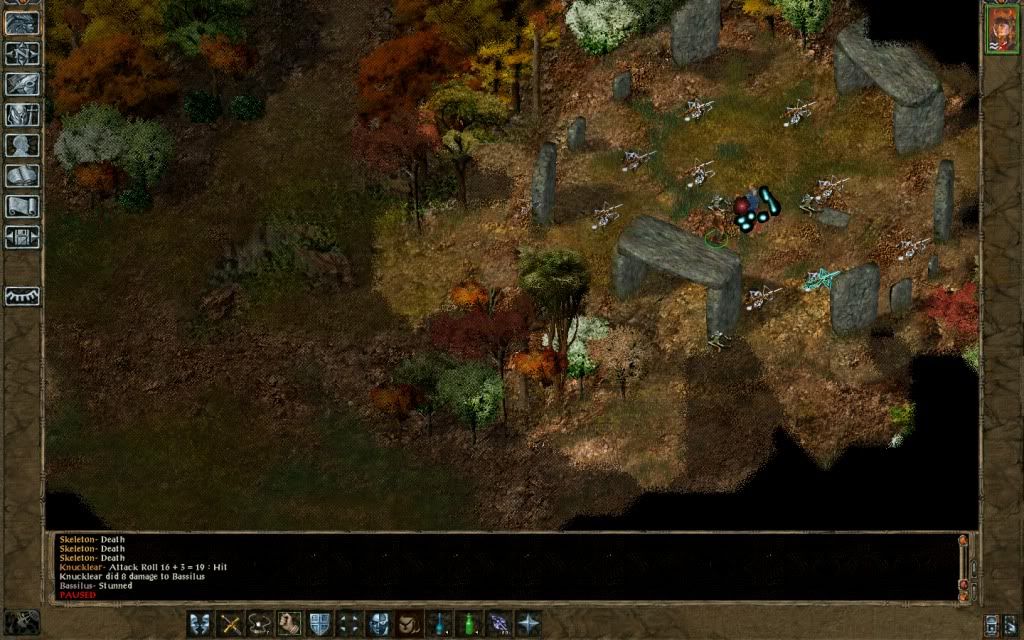Use the green potion quick slot

click(x=468, y=623)
